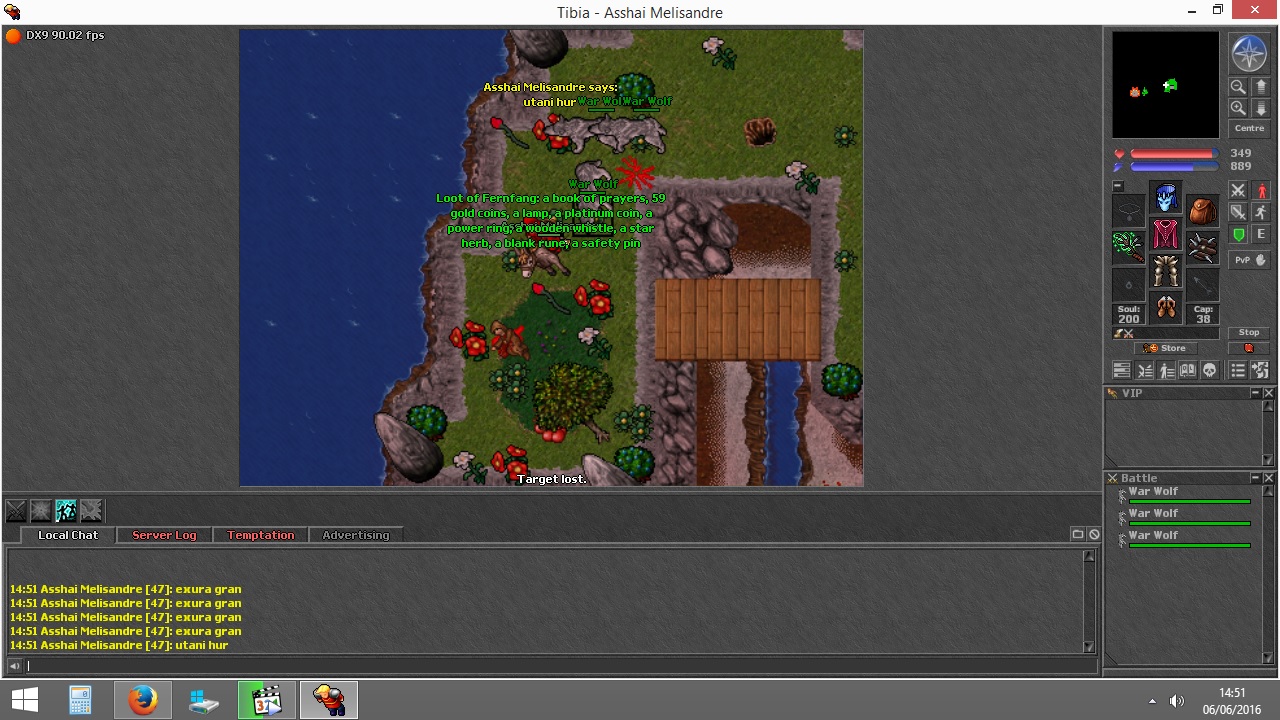Switch to the Server Log tab
This screenshot has width=1280, height=720.
pos(164,535)
